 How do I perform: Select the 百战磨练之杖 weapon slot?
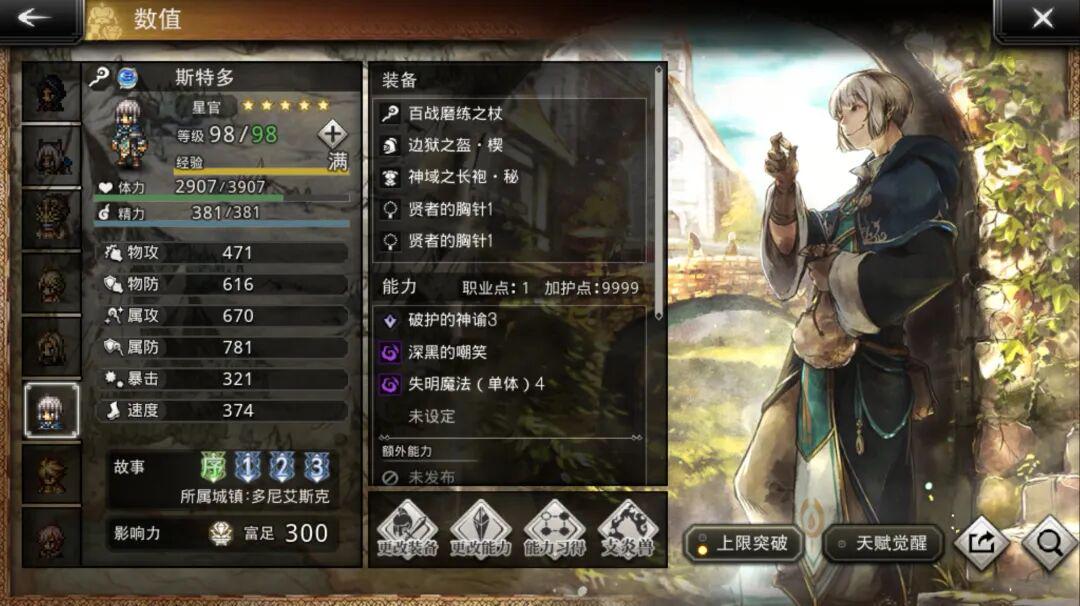pos(510,114)
